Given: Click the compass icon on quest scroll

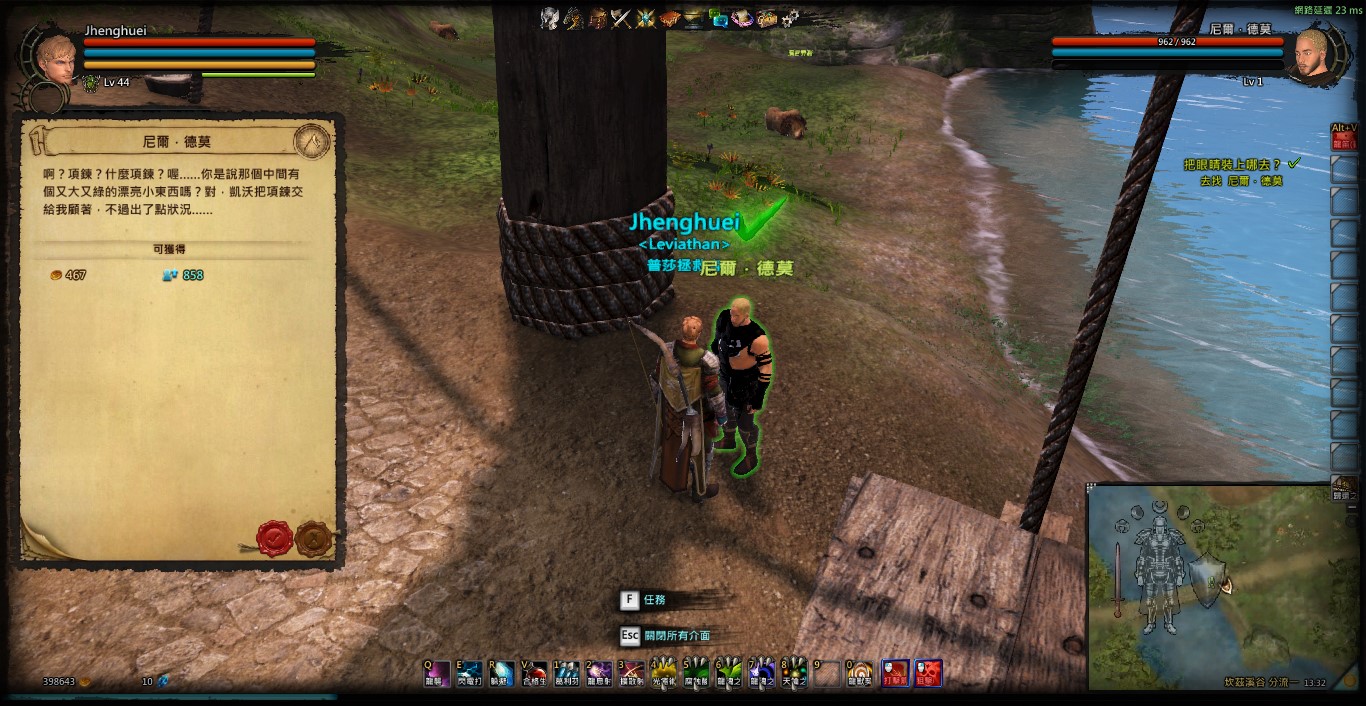Looking at the screenshot, I should point(313,141).
